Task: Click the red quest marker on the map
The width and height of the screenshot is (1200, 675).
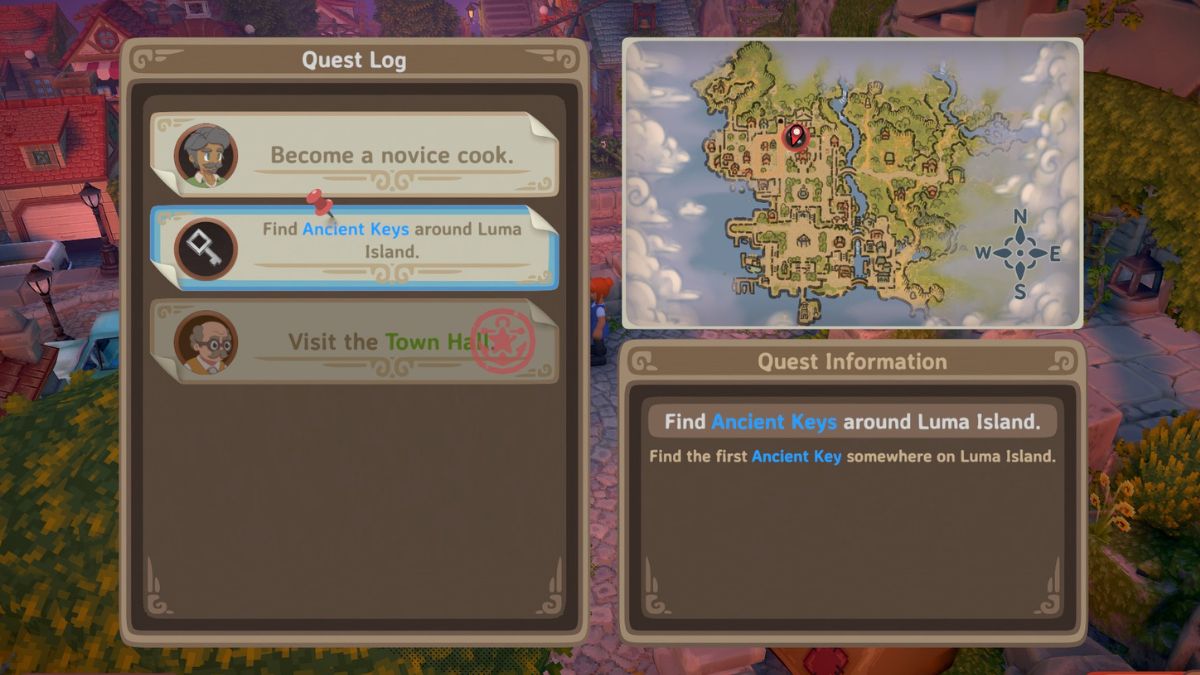Action: (x=796, y=134)
